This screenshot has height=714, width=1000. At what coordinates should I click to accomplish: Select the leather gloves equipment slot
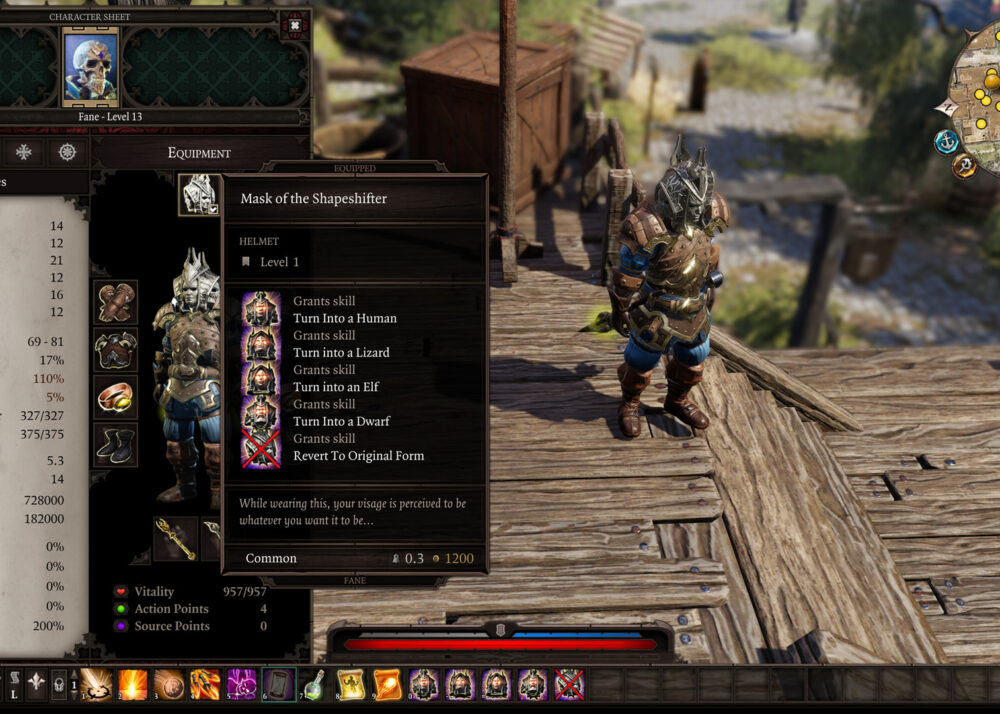[x=116, y=303]
